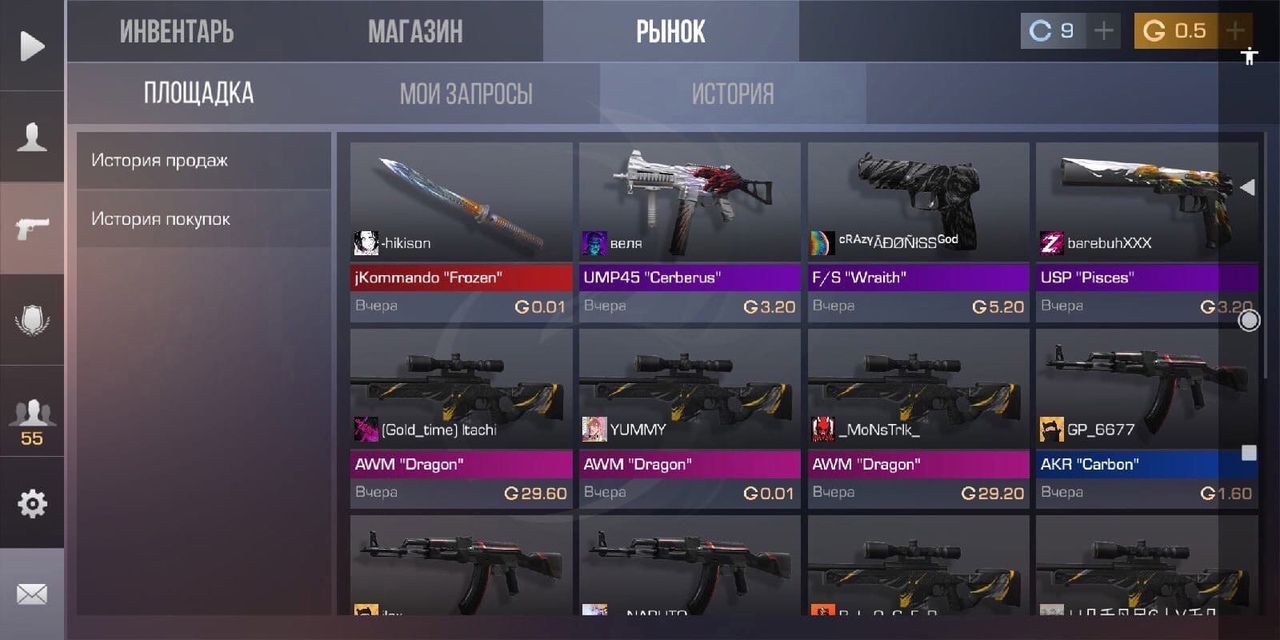The width and height of the screenshot is (1280, 640).
Task: Show История продаж list
Action: pos(203,160)
